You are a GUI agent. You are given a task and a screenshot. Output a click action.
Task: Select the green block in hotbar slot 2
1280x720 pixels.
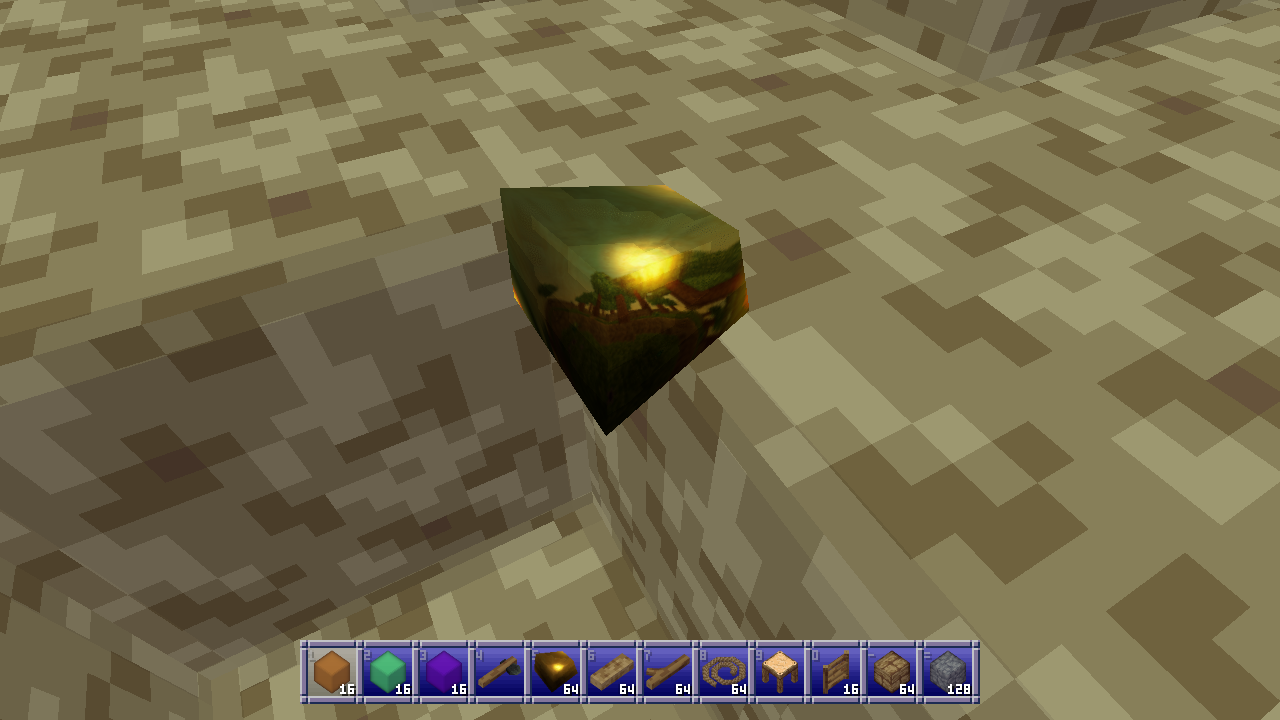click(385, 670)
